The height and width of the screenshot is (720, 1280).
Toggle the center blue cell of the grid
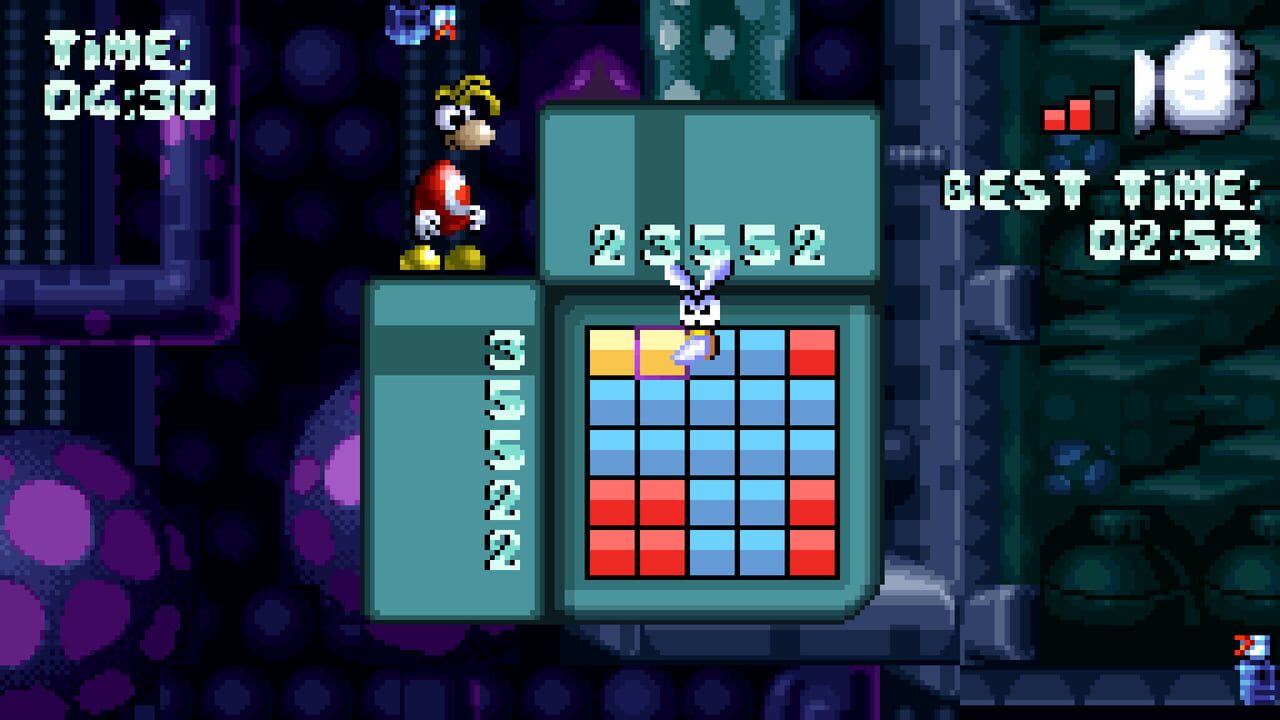click(x=710, y=450)
